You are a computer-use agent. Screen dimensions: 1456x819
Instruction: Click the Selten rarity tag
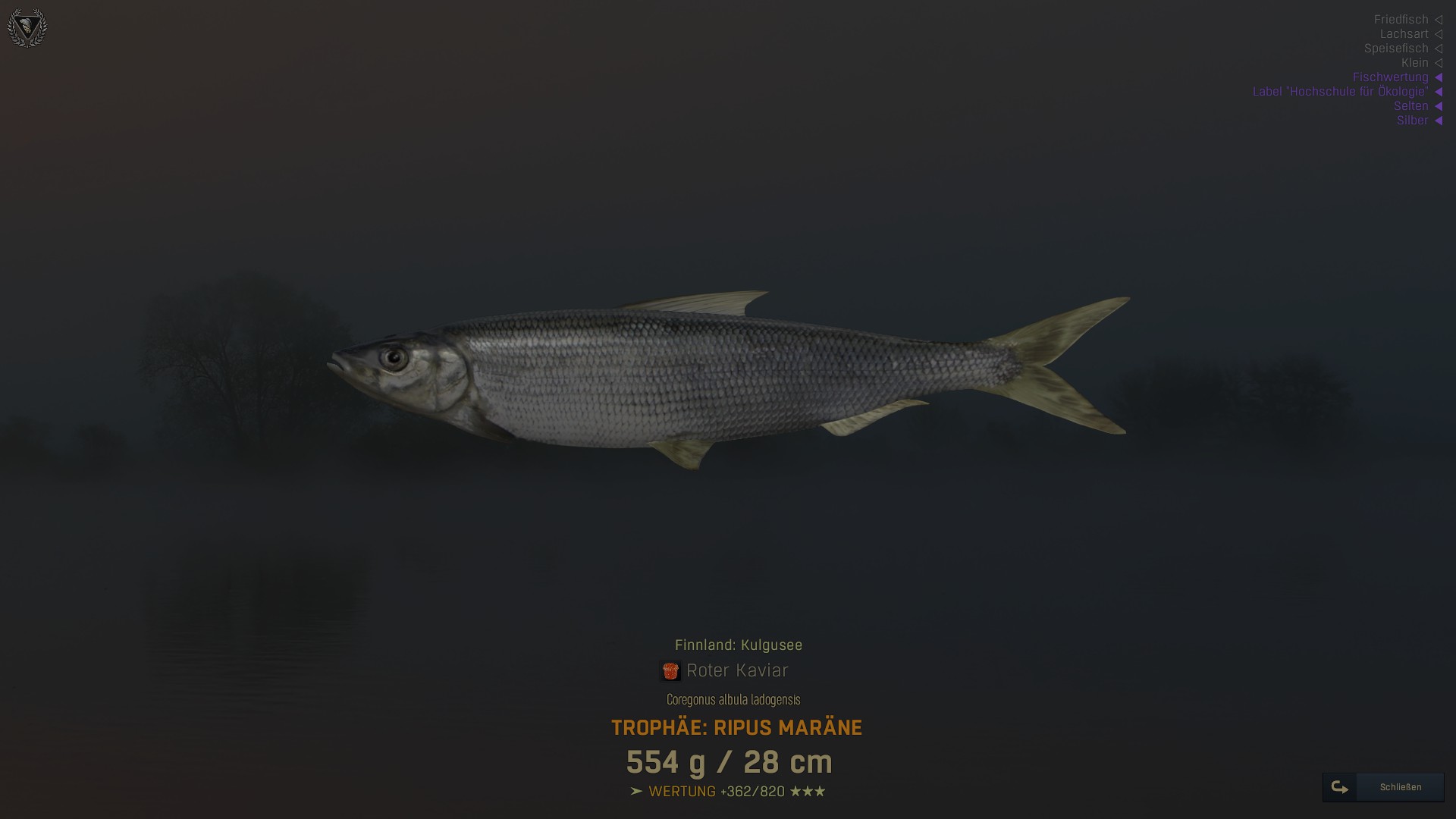tap(1410, 106)
